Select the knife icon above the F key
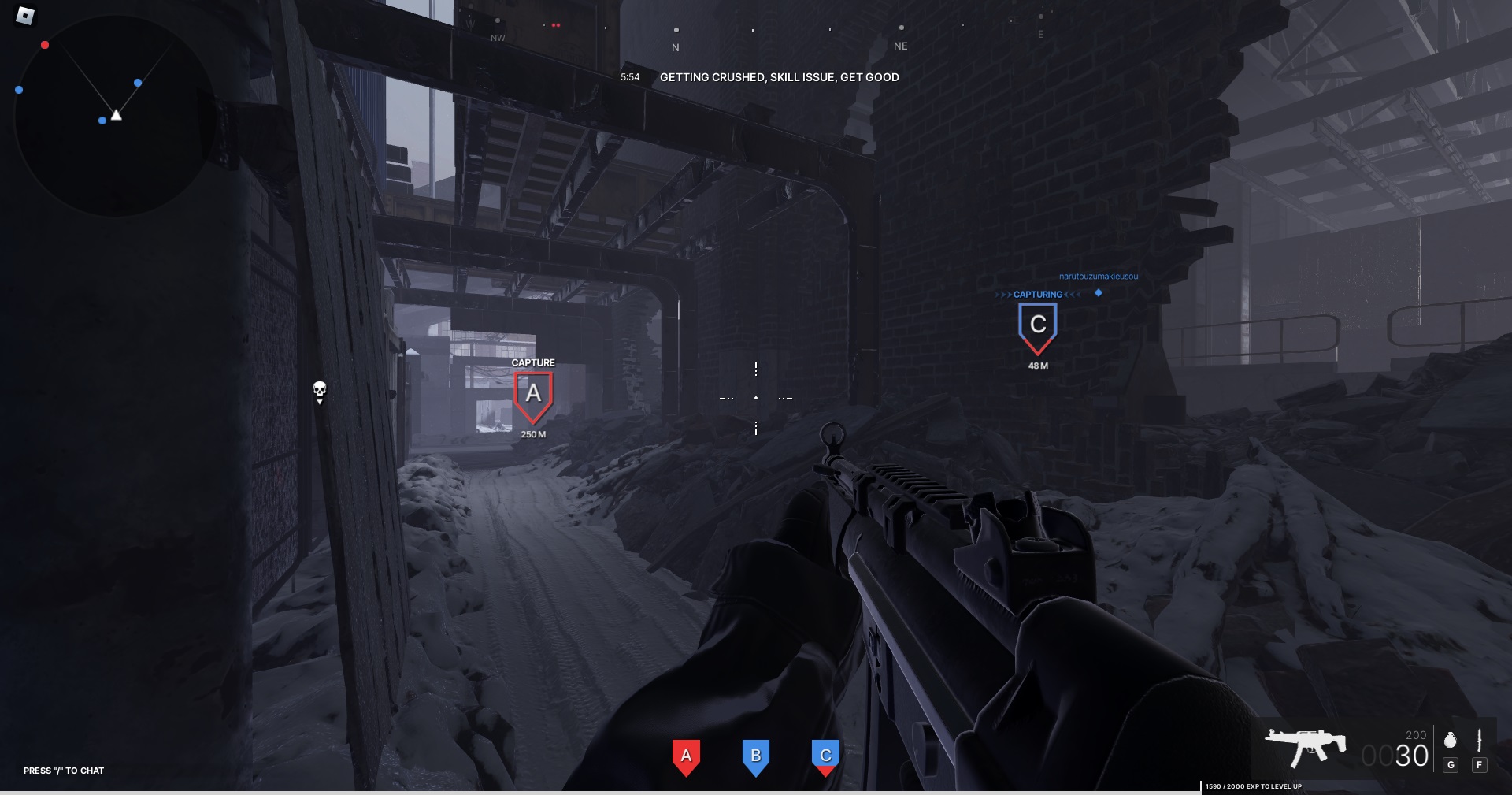 [1479, 739]
